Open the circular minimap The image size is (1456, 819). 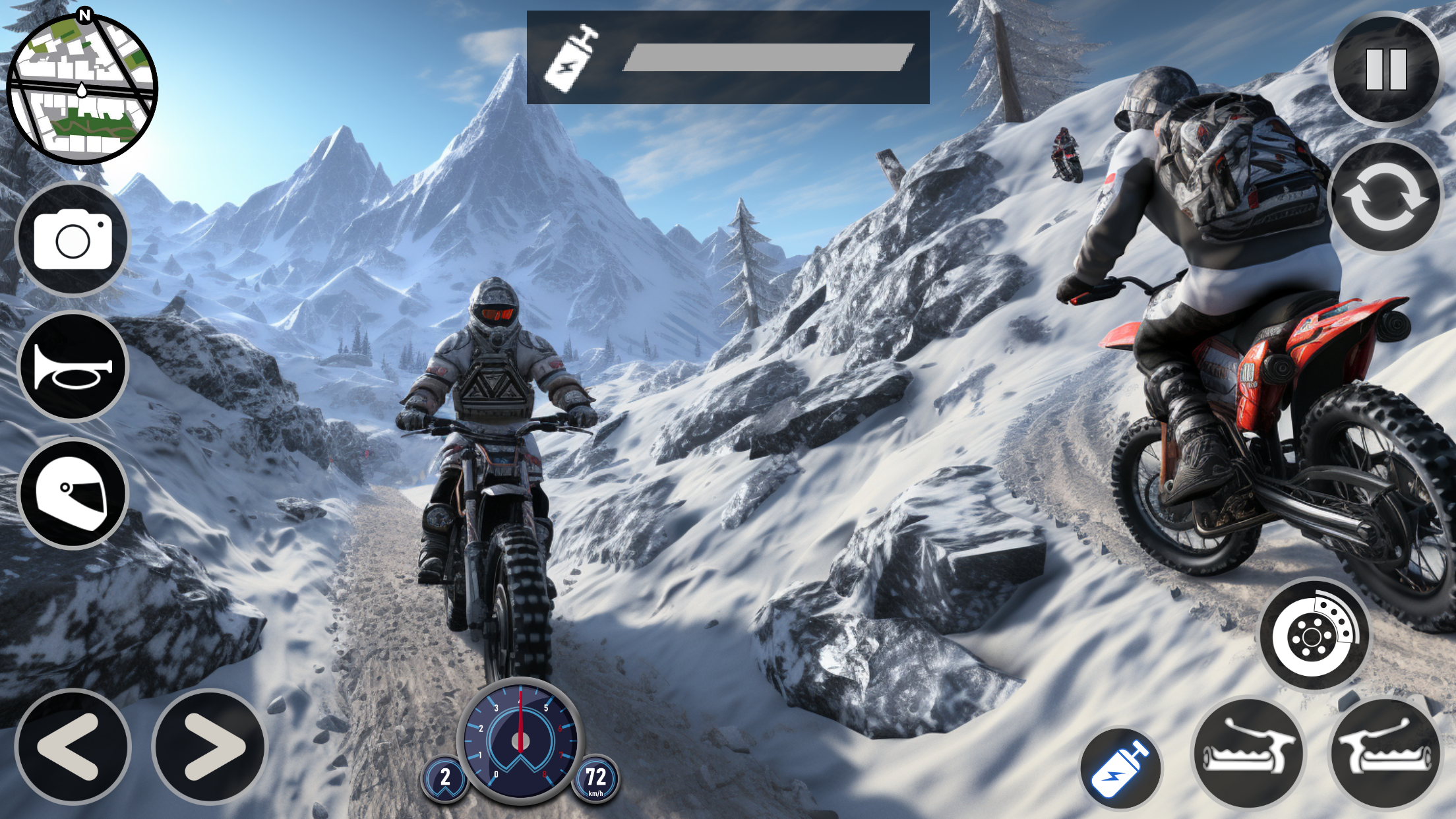82,88
